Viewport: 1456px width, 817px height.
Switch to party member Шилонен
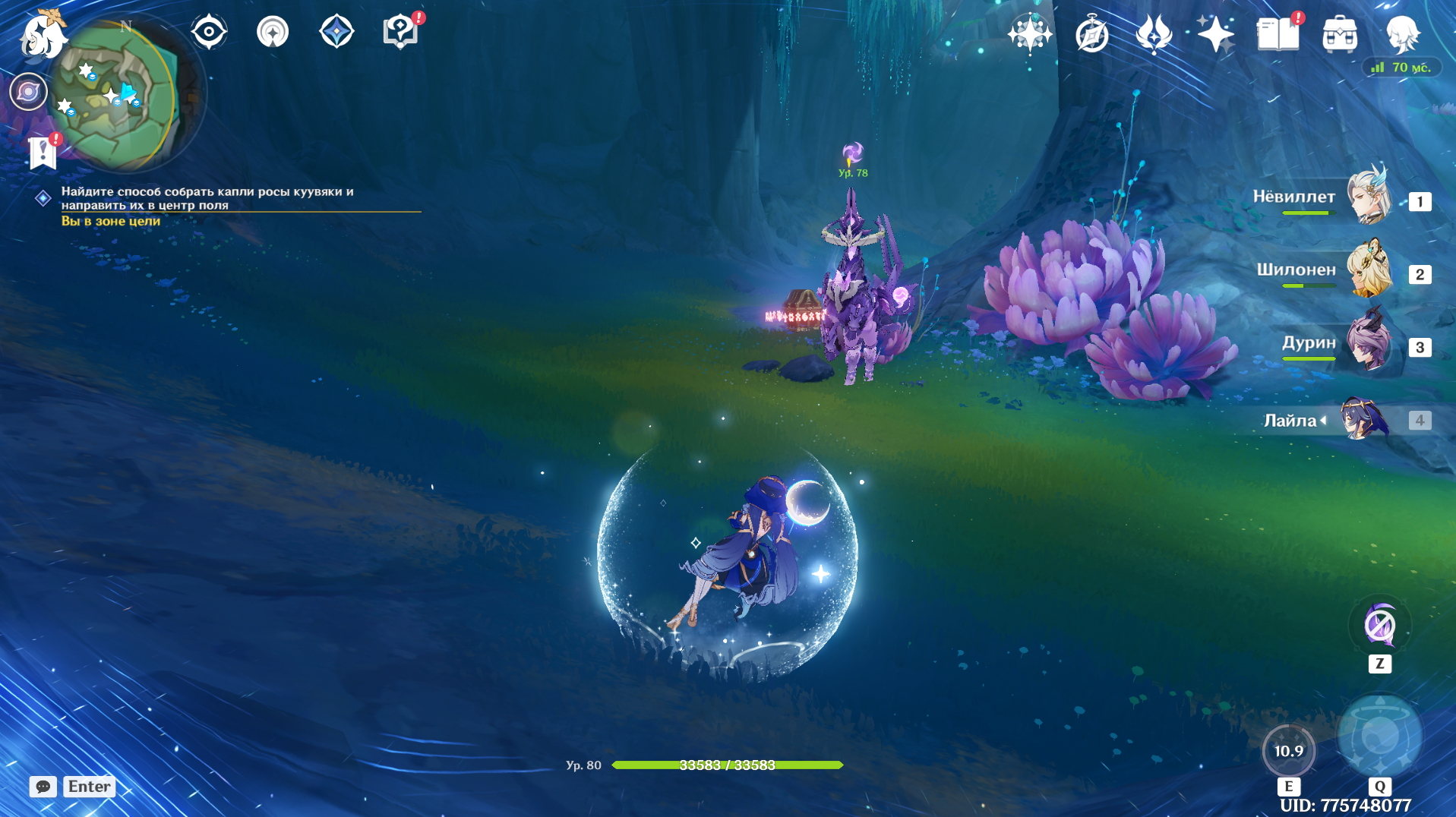click(1369, 270)
